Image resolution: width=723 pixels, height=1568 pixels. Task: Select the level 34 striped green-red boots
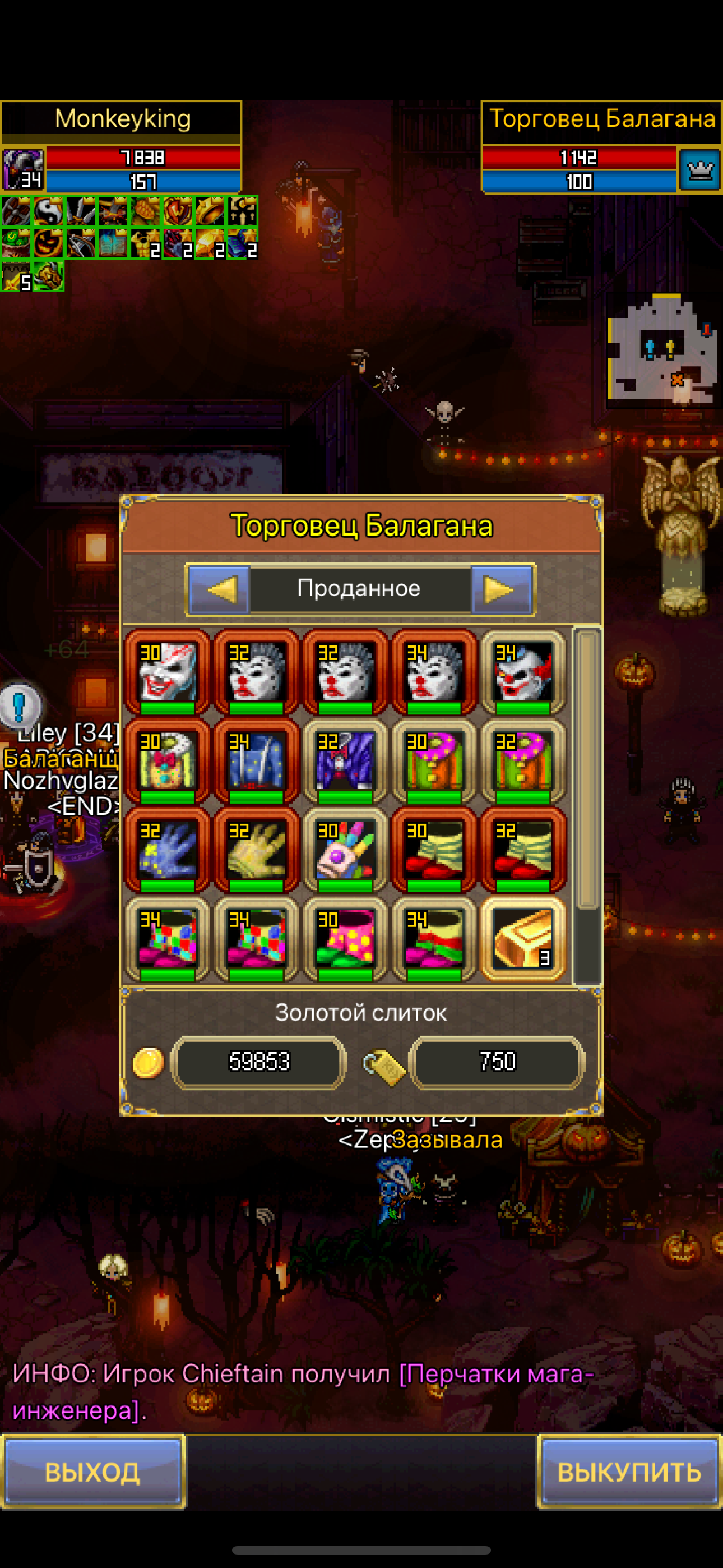point(434,938)
